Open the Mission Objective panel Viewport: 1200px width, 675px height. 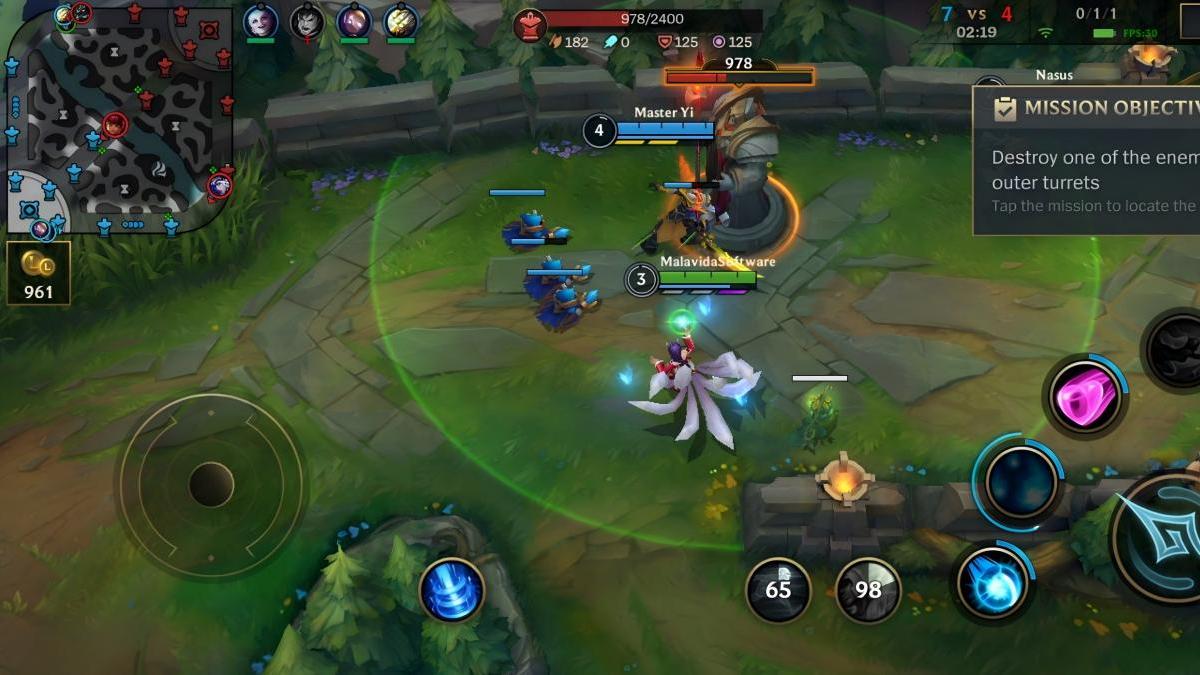coord(1086,160)
